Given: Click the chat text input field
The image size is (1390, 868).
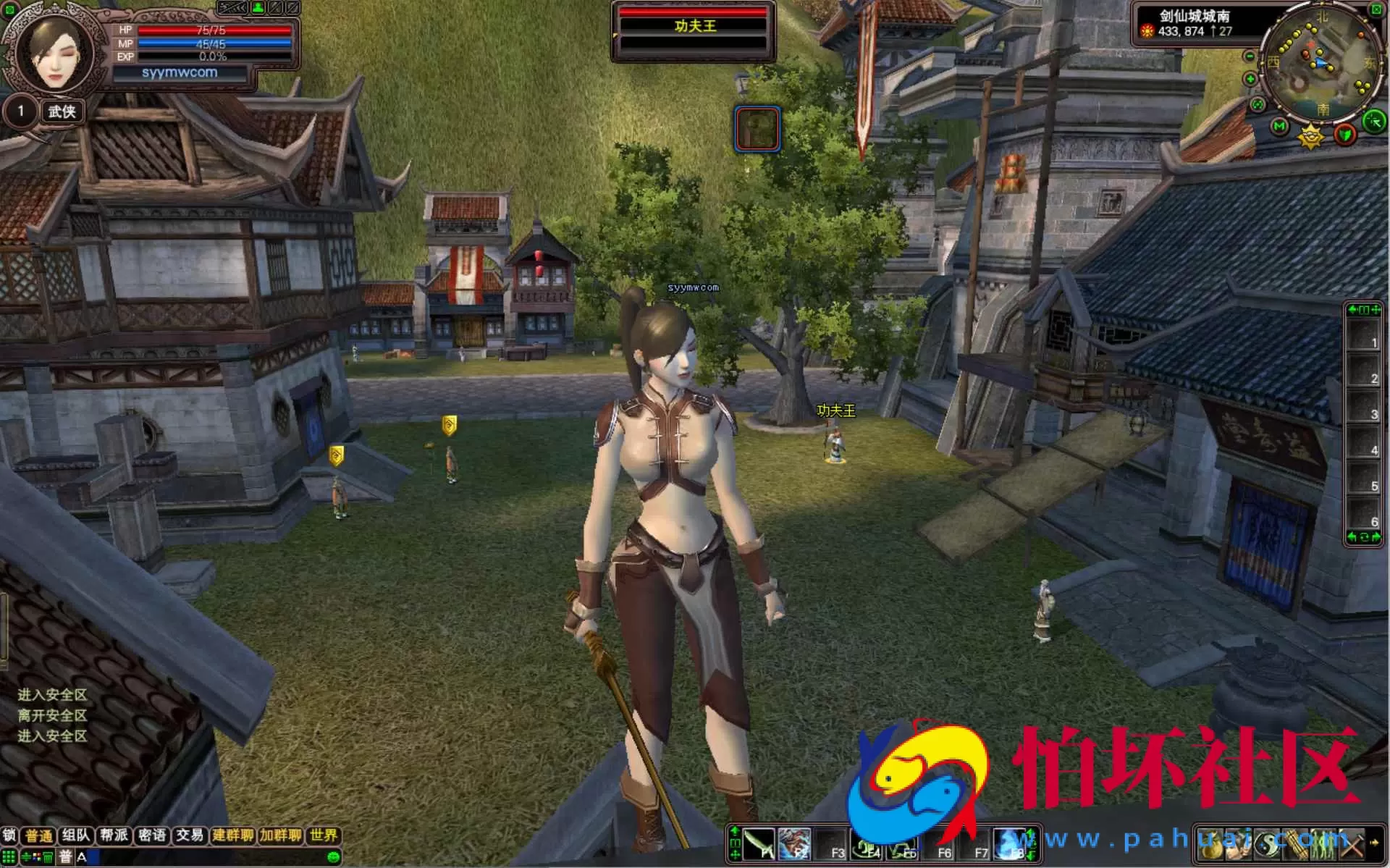Looking at the screenshot, I should coord(203,857).
